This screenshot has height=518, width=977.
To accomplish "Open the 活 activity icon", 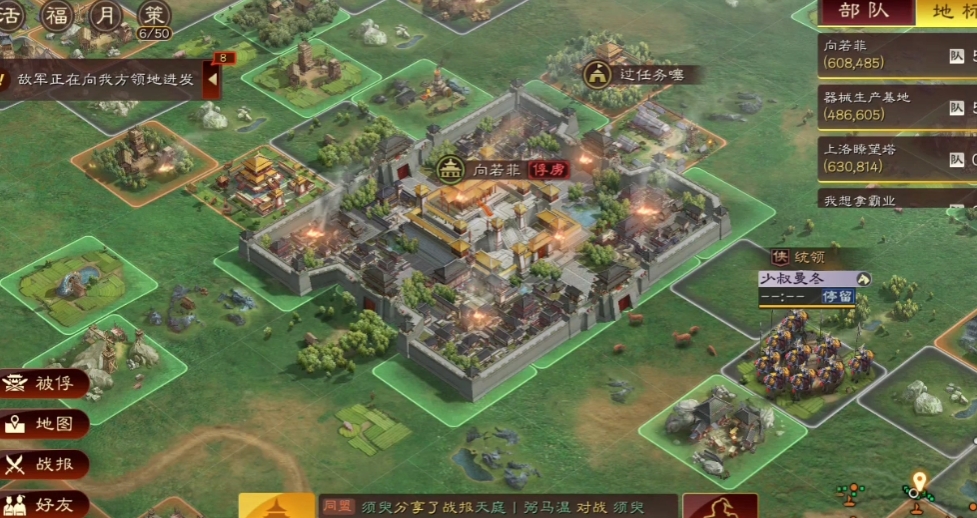I will click(12, 16).
